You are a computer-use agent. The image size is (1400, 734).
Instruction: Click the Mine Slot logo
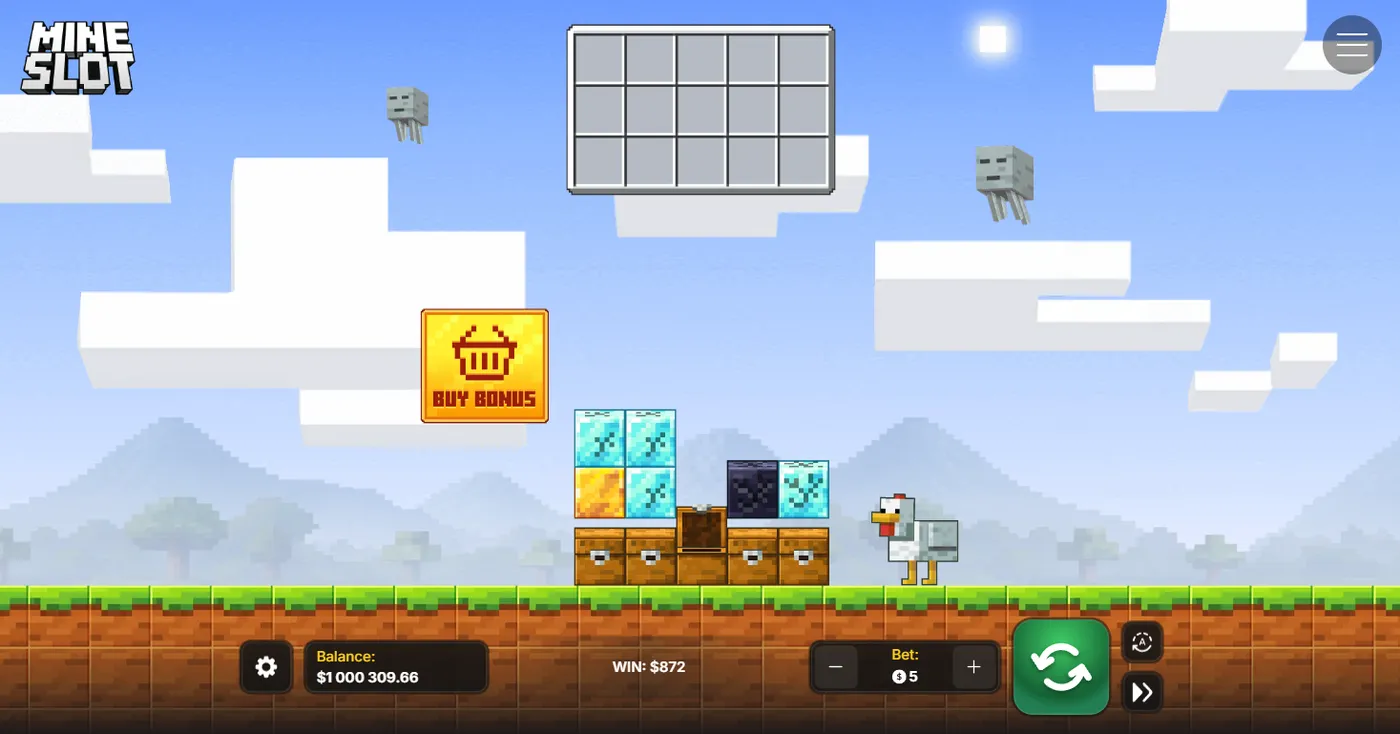coord(77,58)
